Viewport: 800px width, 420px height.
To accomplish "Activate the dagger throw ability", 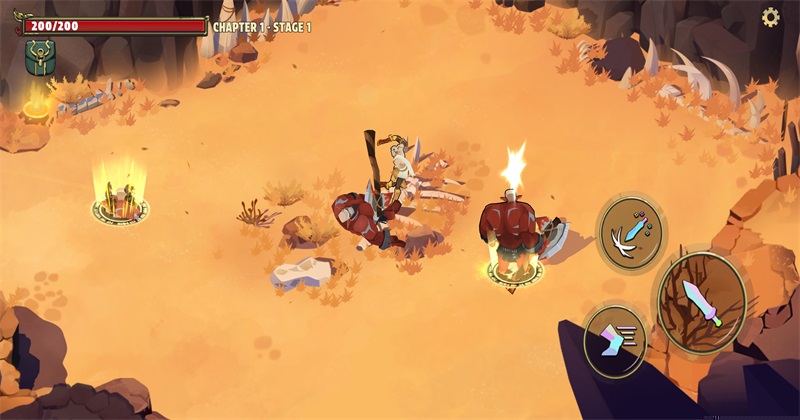I will [631, 232].
